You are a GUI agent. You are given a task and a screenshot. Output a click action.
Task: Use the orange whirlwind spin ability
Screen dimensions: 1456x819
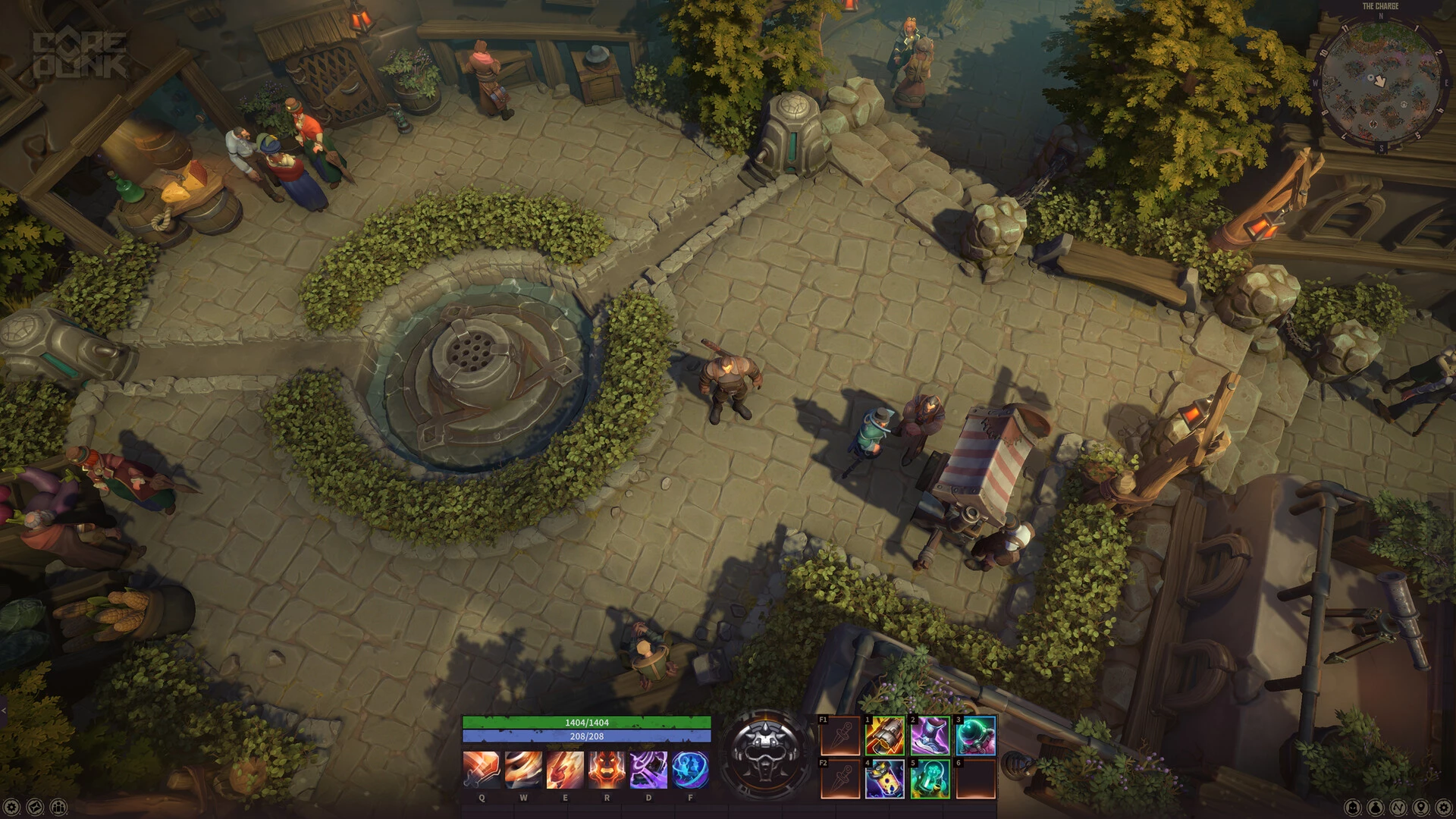523,770
